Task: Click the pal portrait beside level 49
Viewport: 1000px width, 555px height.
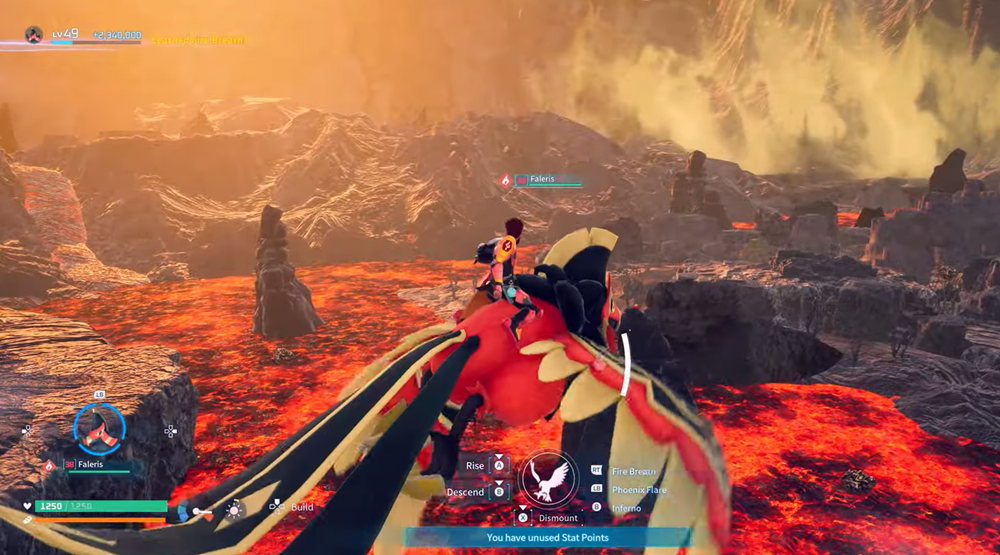Action: pos(33,35)
